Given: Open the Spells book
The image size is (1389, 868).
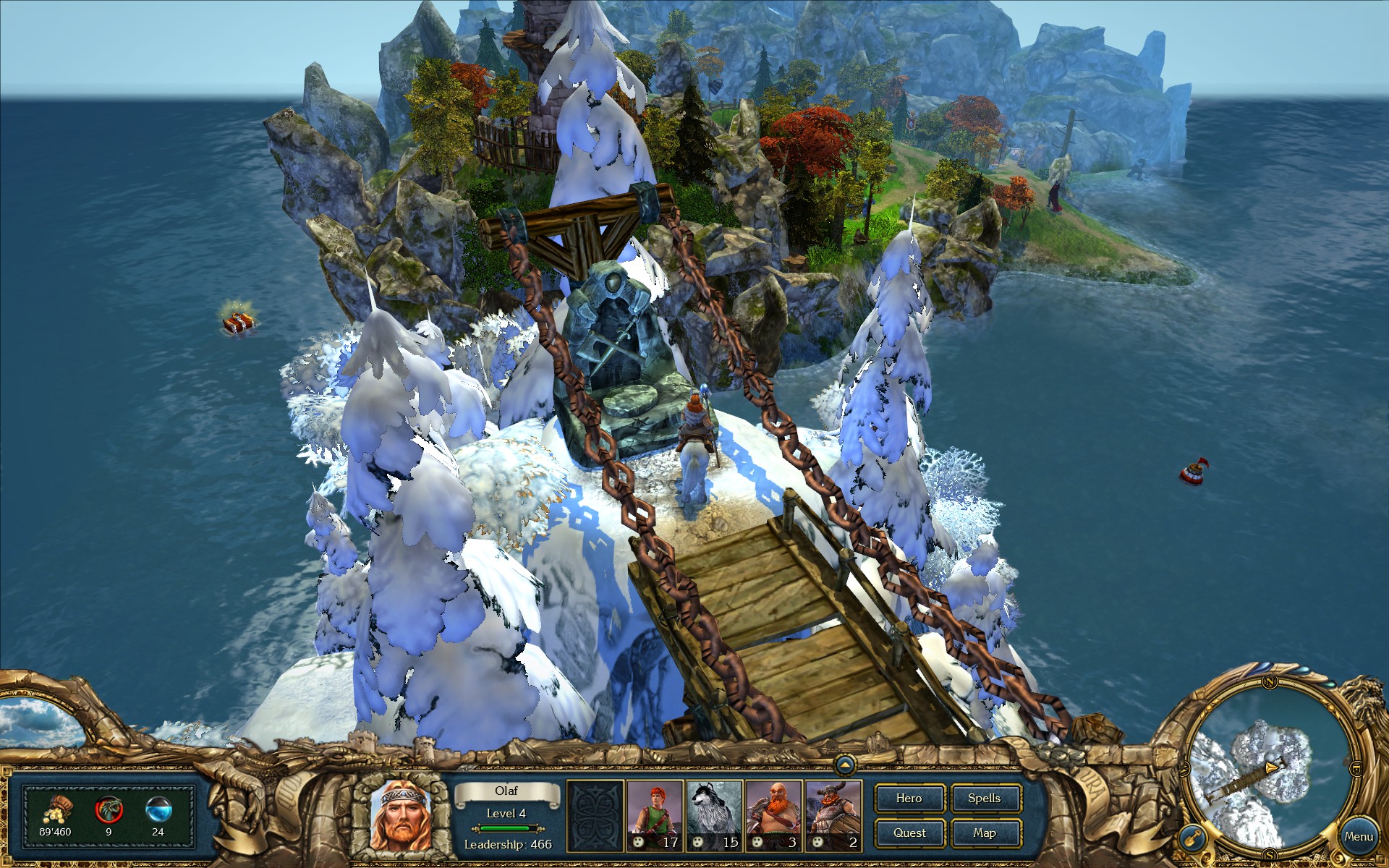Looking at the screenshot, I should (985, 799).
